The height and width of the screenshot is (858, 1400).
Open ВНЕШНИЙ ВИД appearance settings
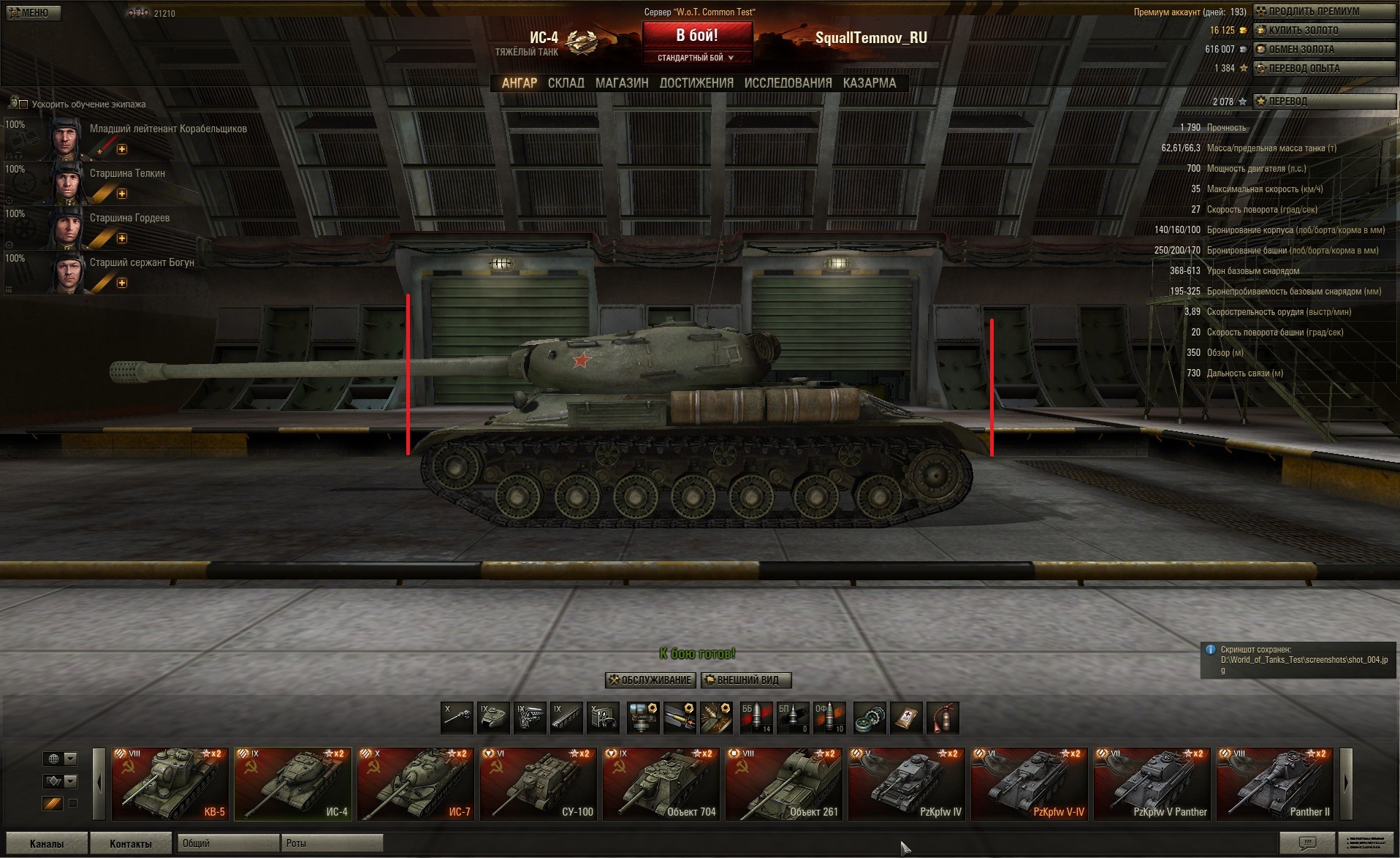[x=745, y=680]
